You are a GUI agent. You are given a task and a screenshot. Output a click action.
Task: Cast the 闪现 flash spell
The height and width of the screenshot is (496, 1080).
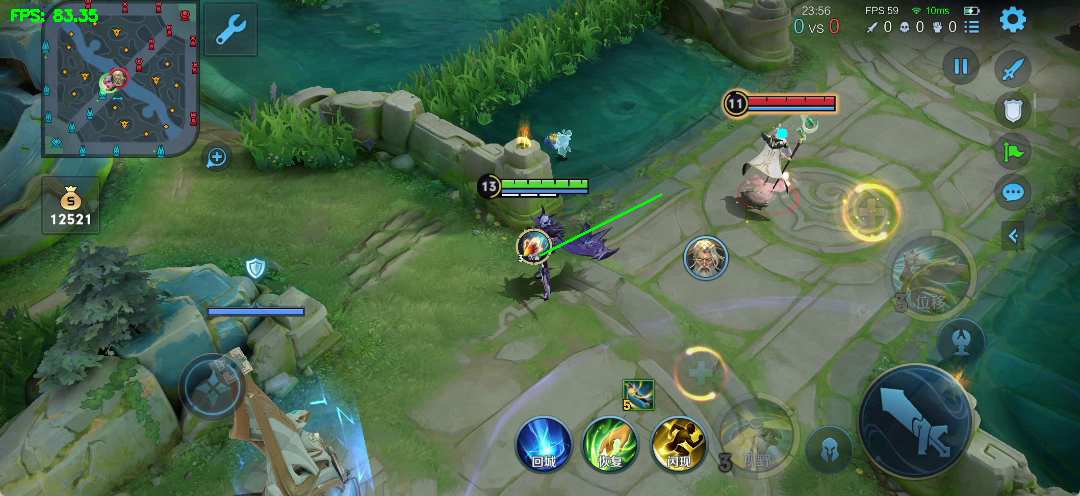tap(678, 444)
